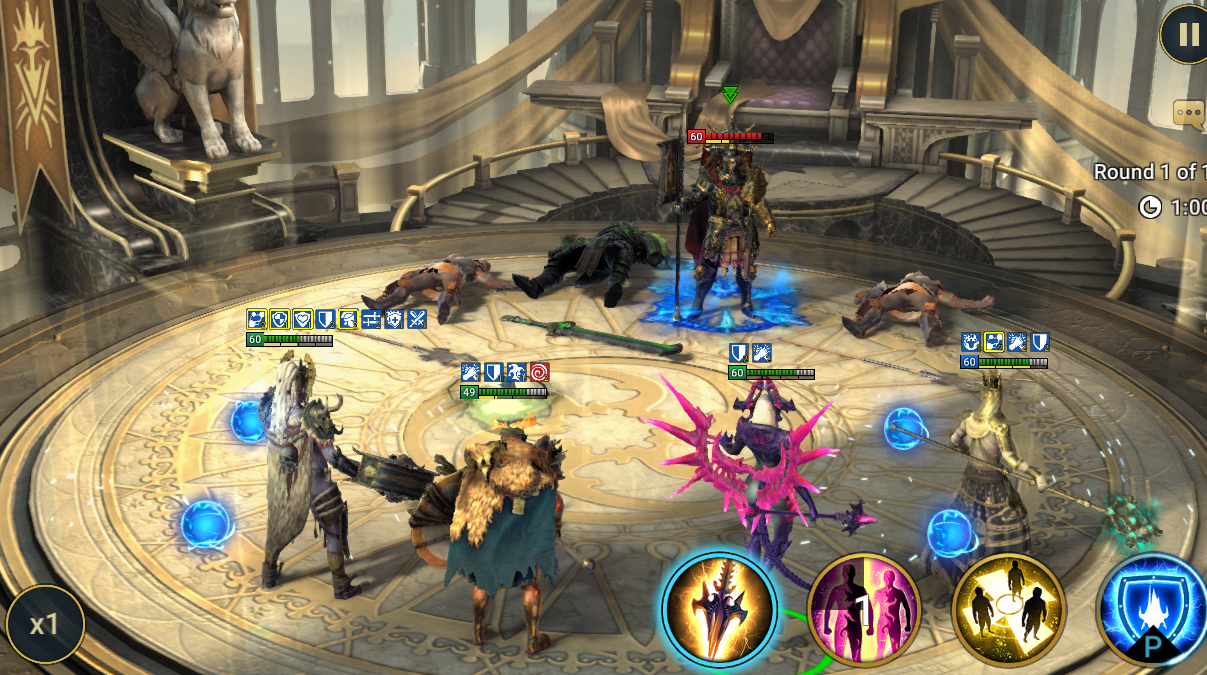Open the chat speech bubble
The image size is (1207, 675).
[x=1190, y=113]
